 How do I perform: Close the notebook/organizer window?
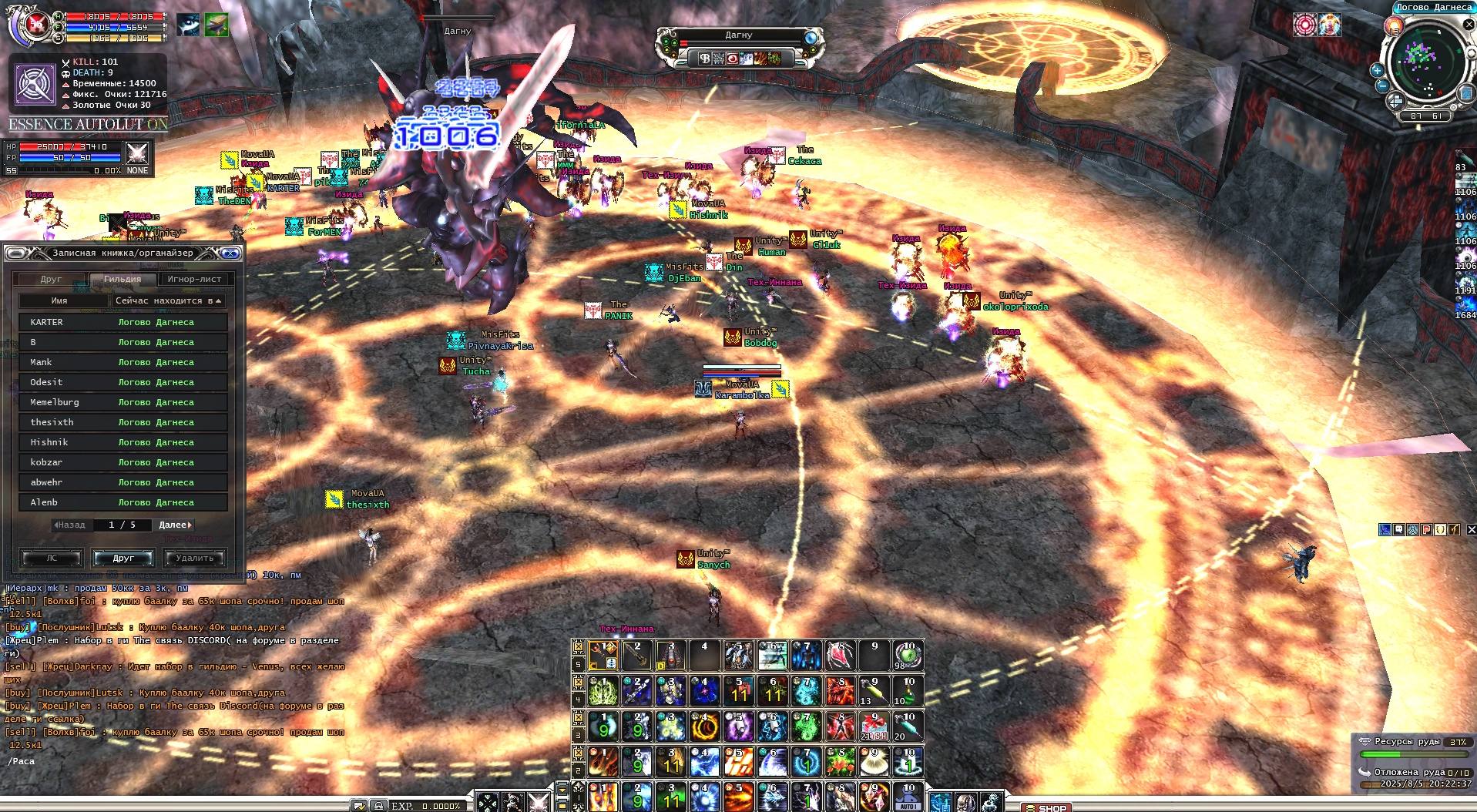230,253
